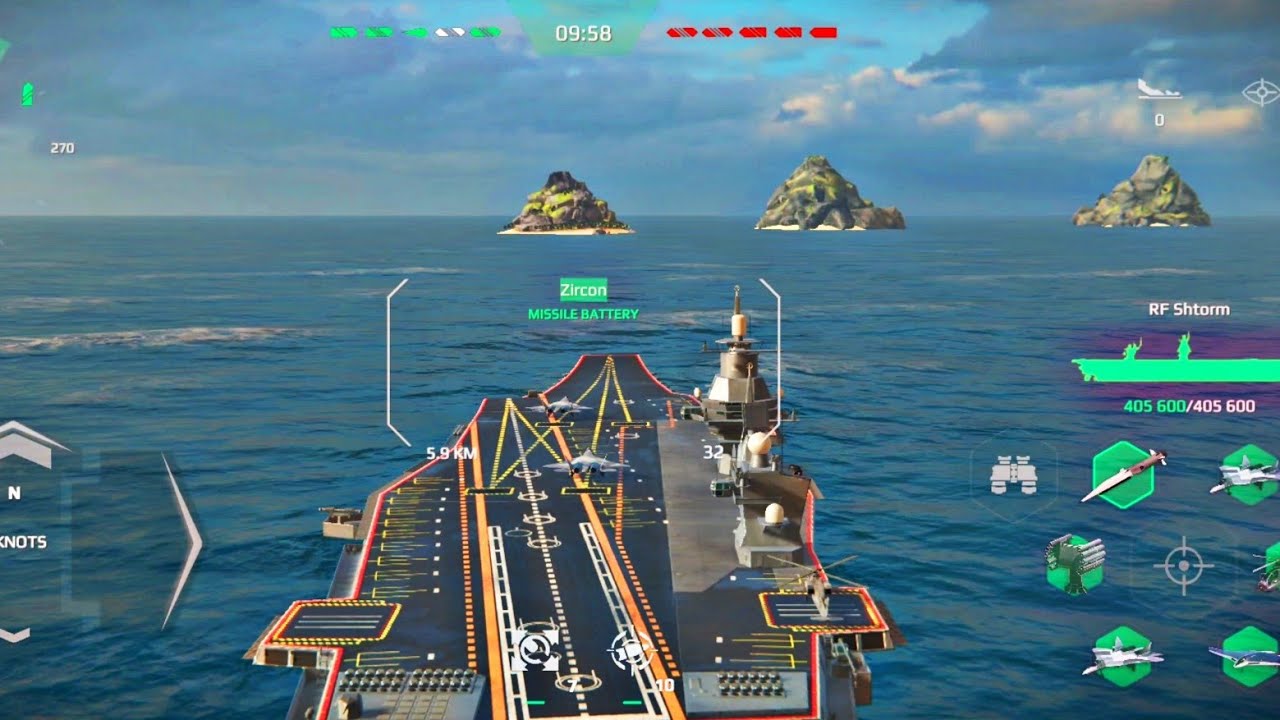Decrease speed with the down chevron
The height and width of the screenshot is (720, 1280).
[16, 634]
